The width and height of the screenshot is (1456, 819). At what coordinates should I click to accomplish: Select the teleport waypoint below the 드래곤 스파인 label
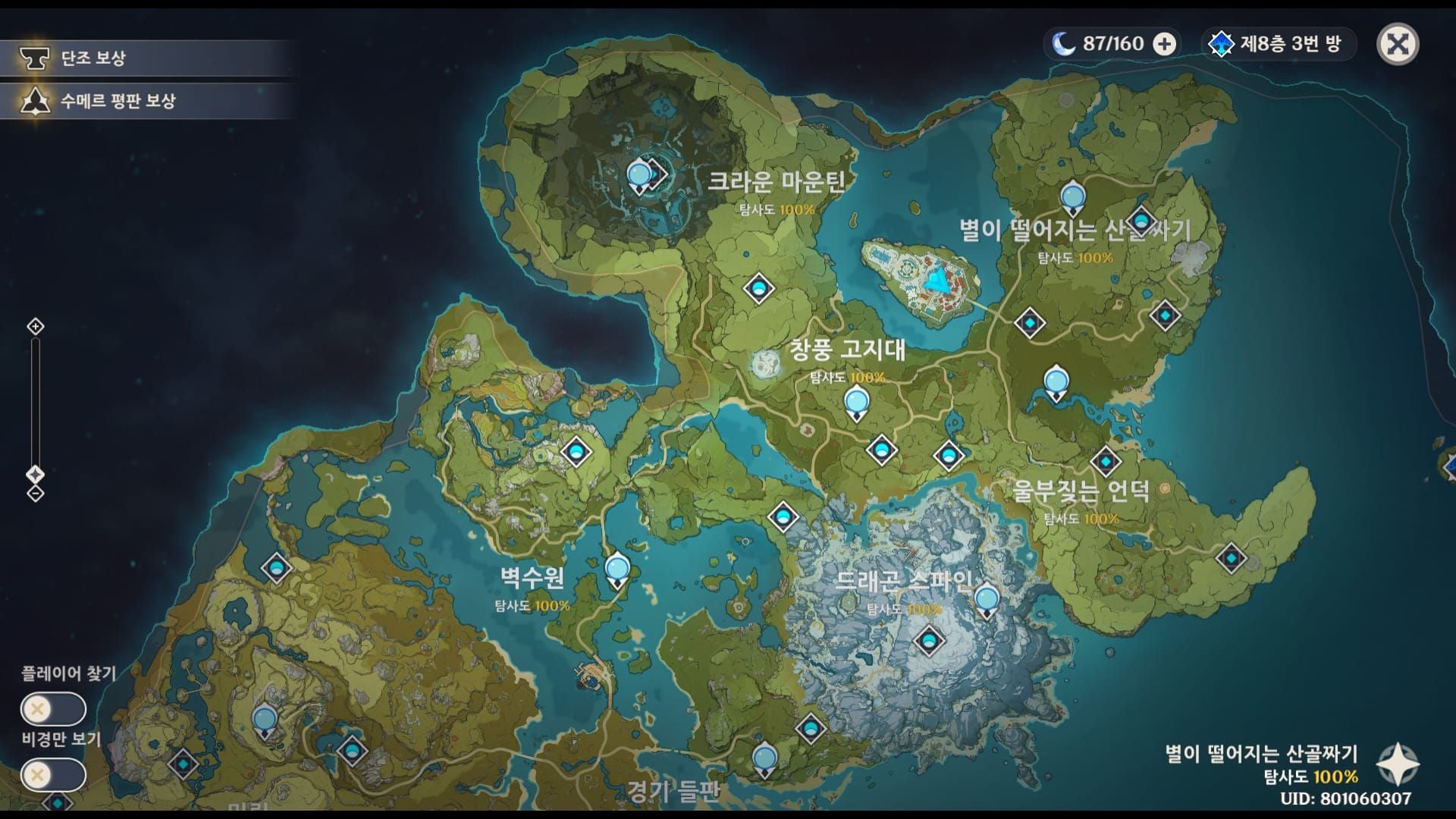click(x=929, y=641)
